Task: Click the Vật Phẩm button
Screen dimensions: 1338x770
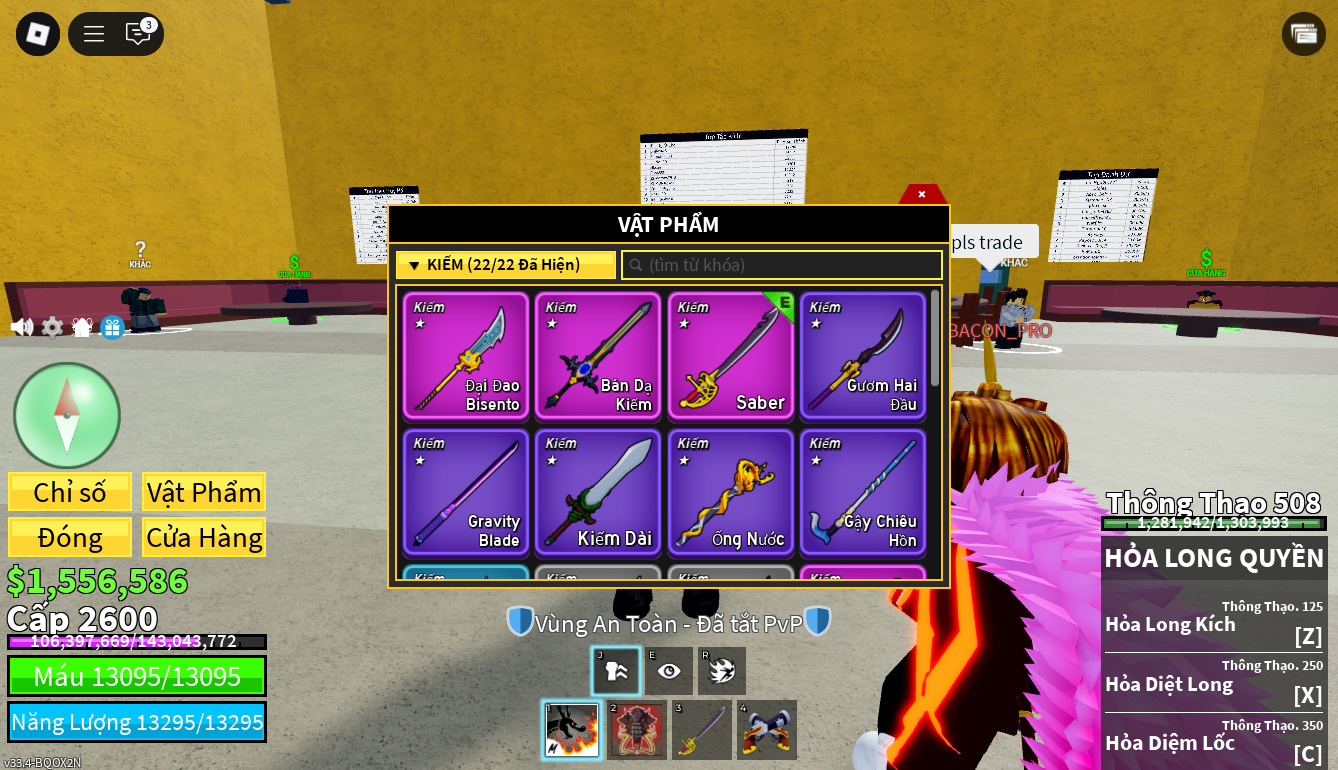Action: pos(204,492)
